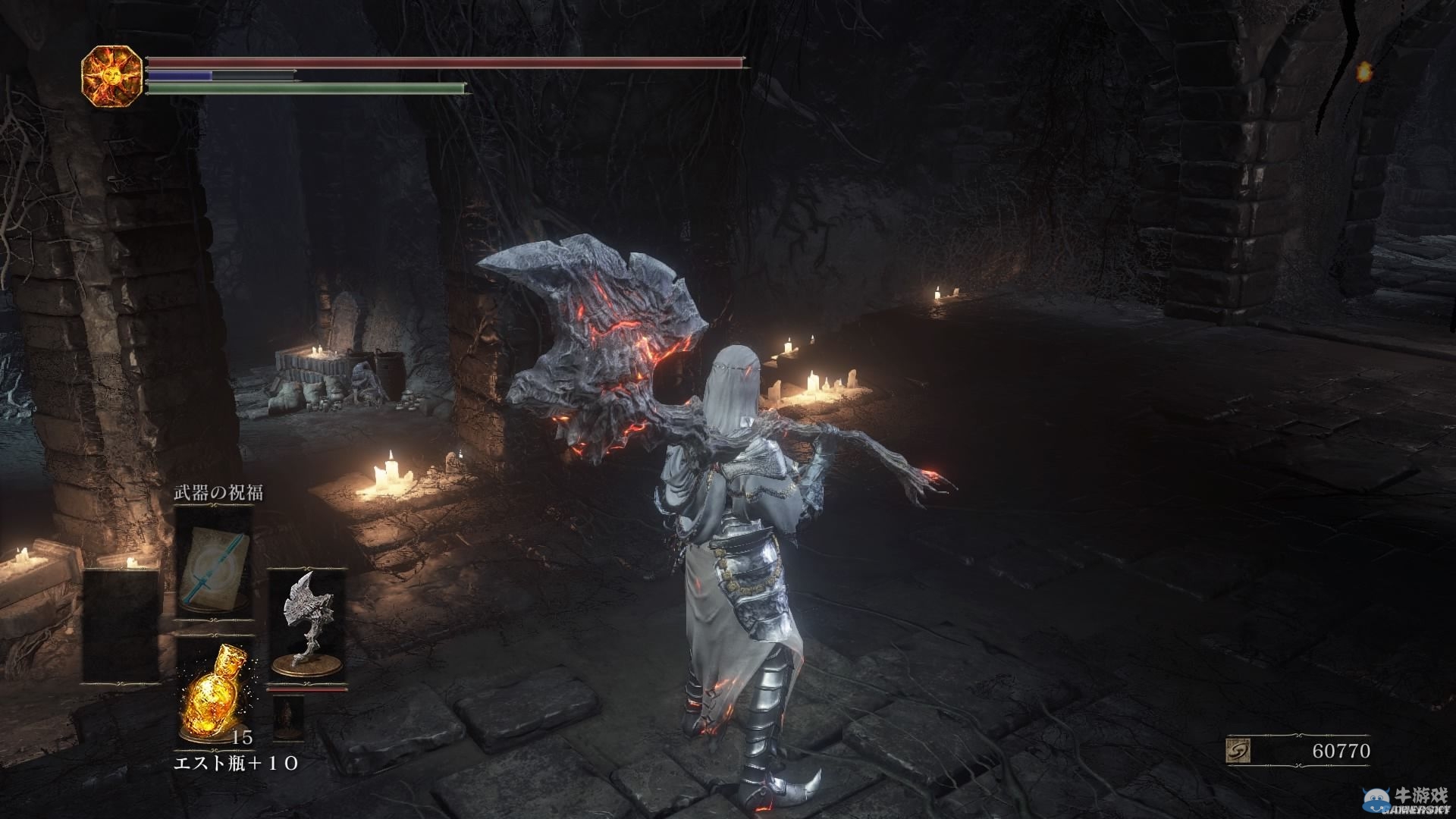
Task: Select the empty left-hand equipment slot
Action: [121, 625]
